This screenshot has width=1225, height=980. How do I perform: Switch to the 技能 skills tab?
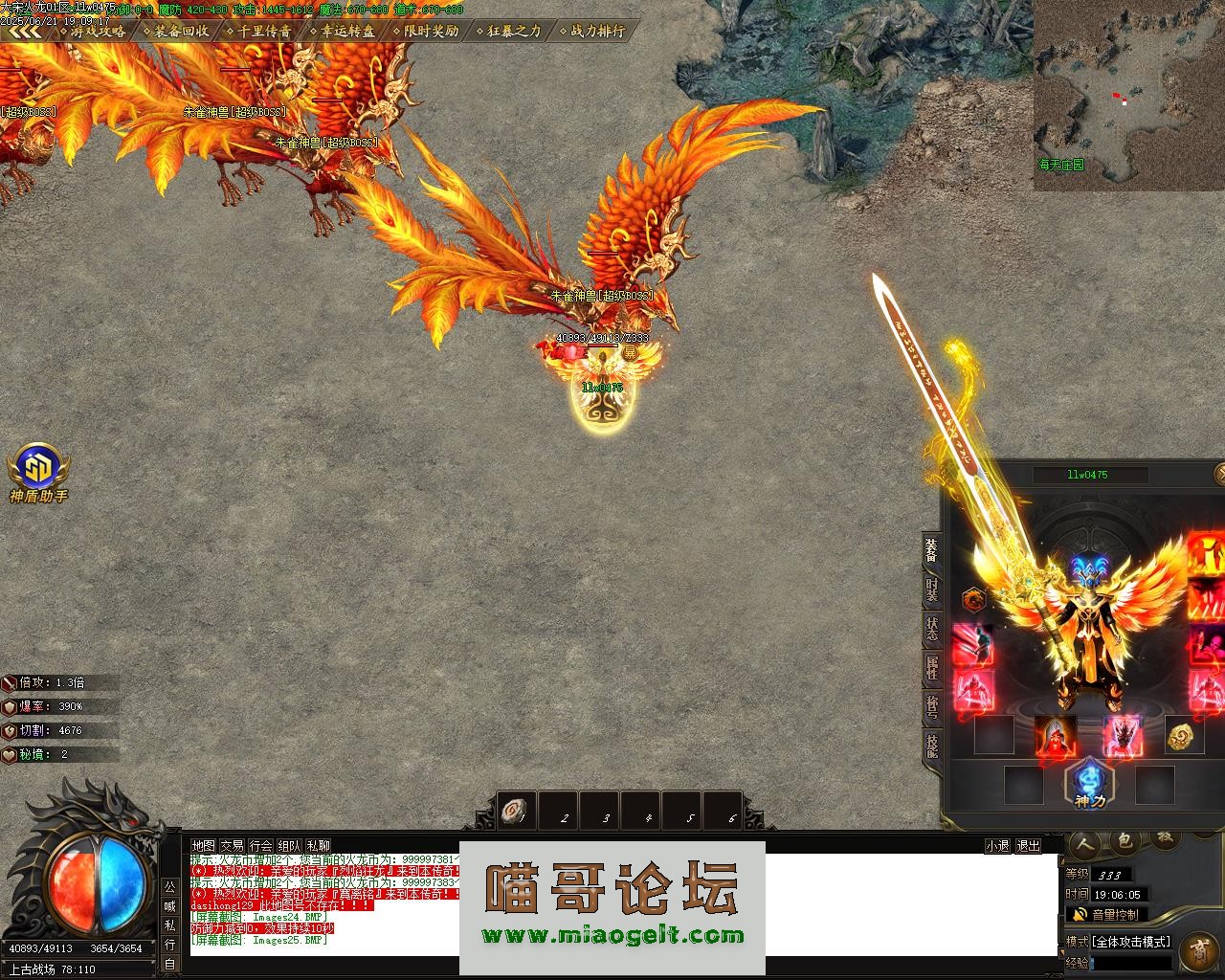(x=932, y=745)
